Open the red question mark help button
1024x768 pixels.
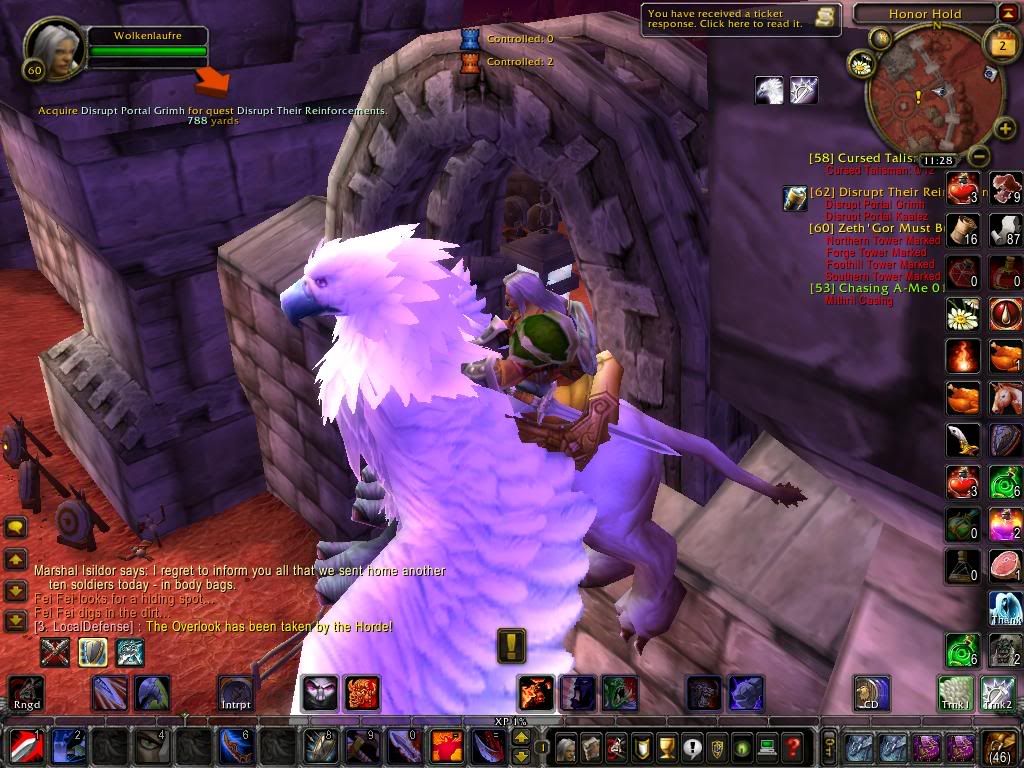(x=792, y=747)
